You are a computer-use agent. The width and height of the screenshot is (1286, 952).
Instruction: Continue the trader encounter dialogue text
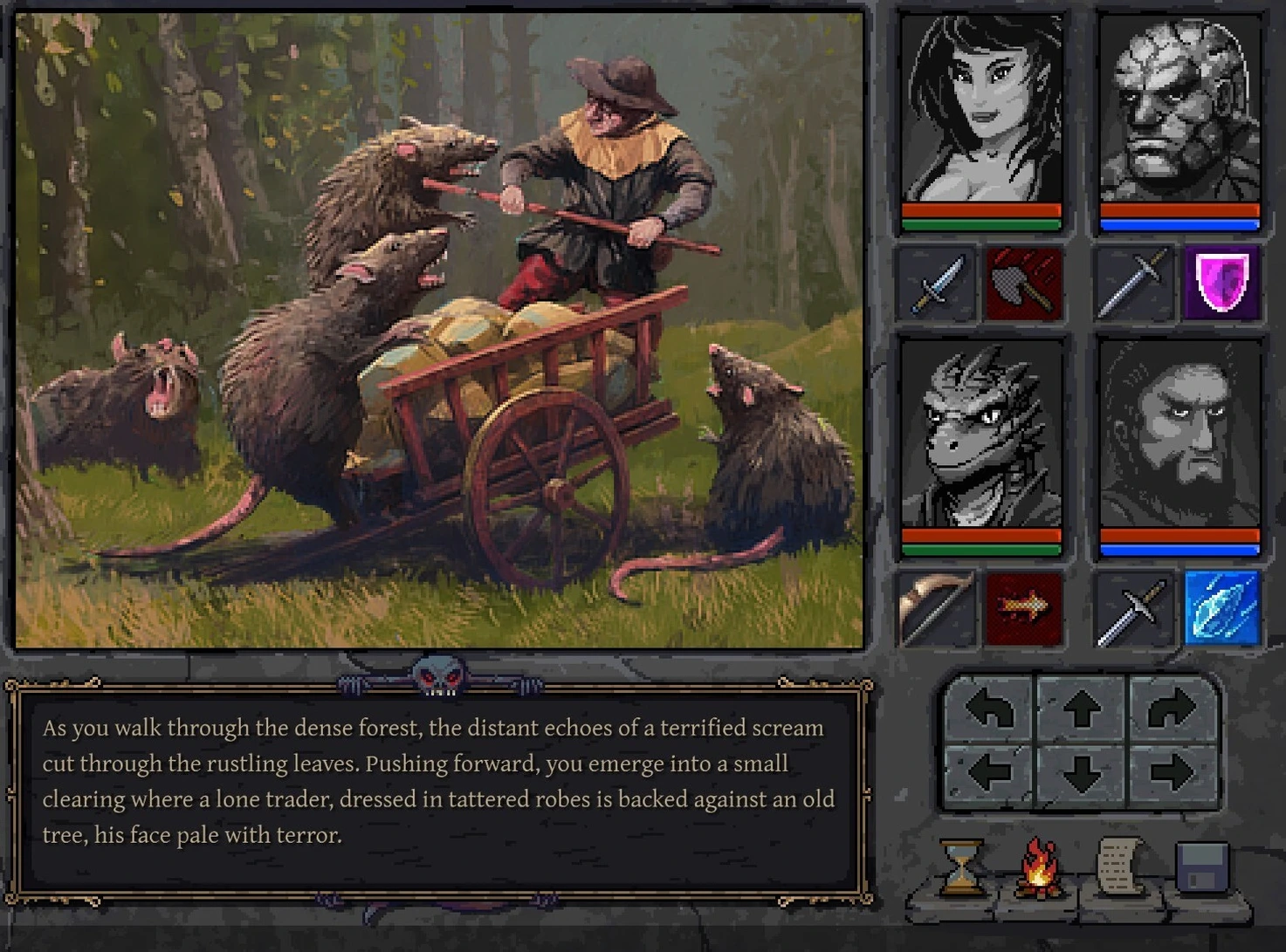tap(438, 782)
